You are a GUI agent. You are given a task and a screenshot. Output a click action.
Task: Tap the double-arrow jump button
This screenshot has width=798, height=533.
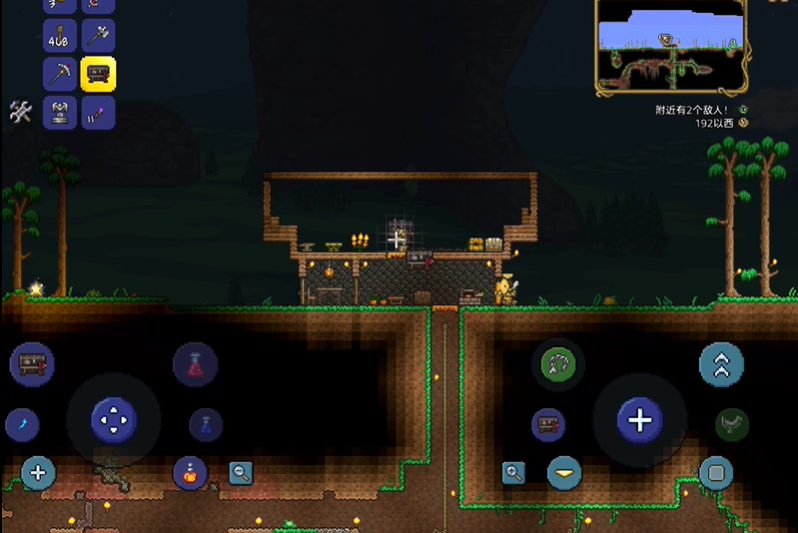coord(721,365)
